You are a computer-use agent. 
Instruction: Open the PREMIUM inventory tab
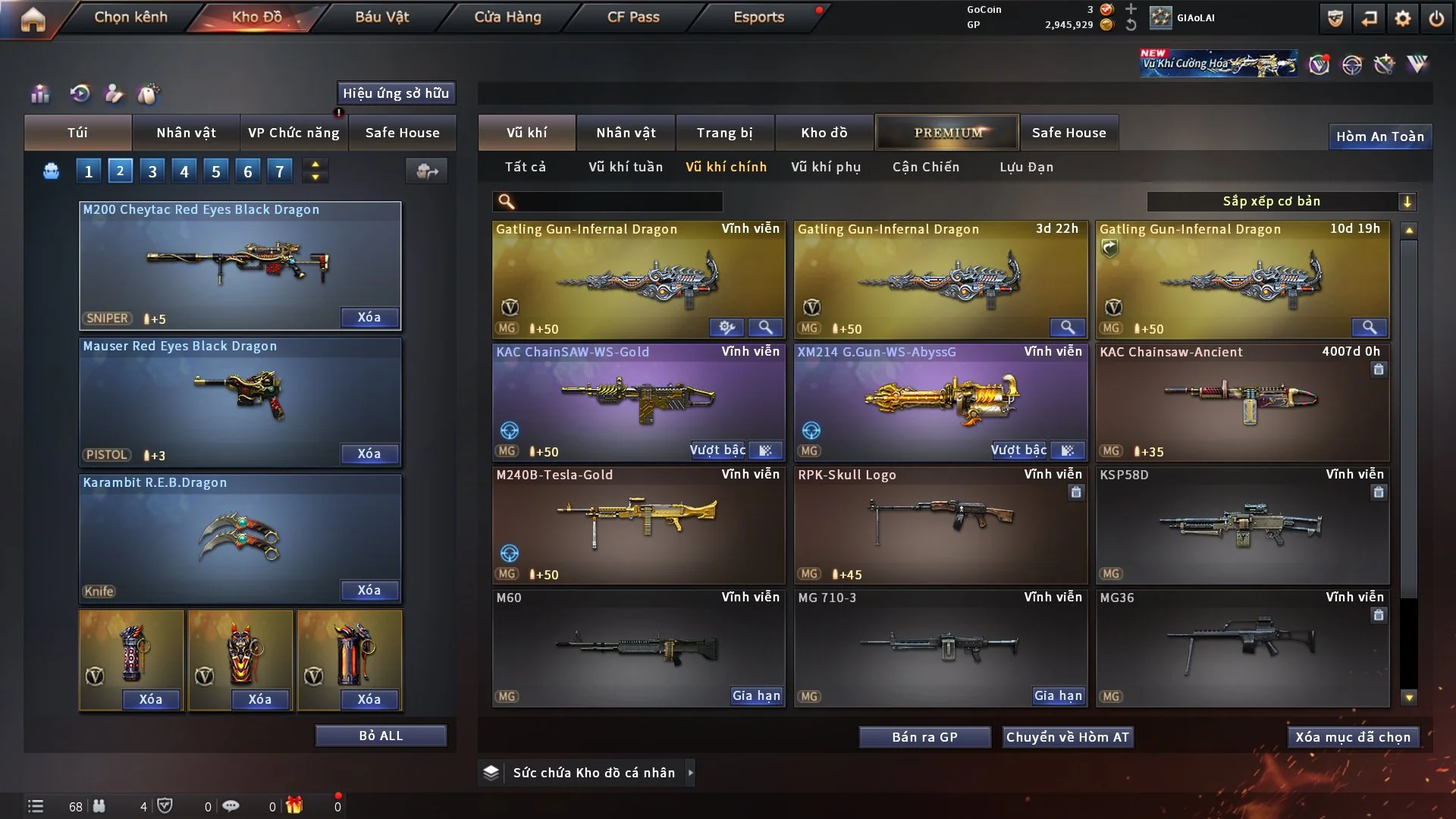coord(947,133)
